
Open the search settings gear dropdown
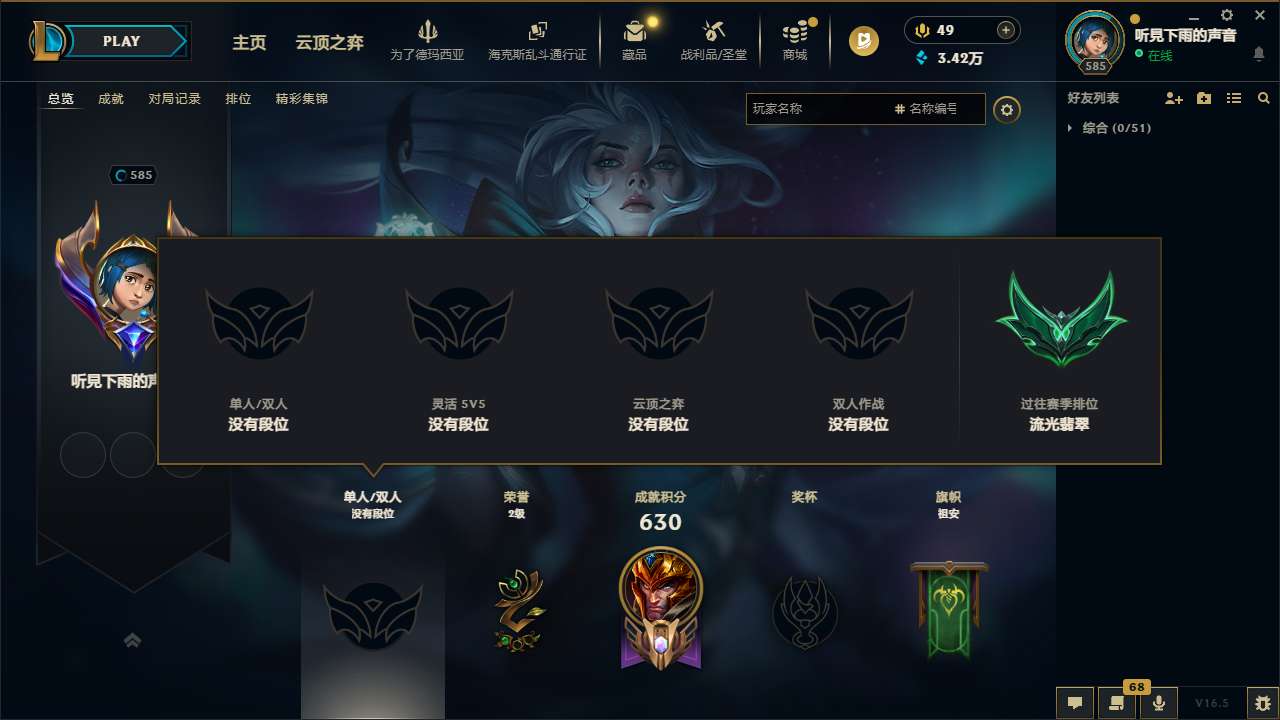1007,110
